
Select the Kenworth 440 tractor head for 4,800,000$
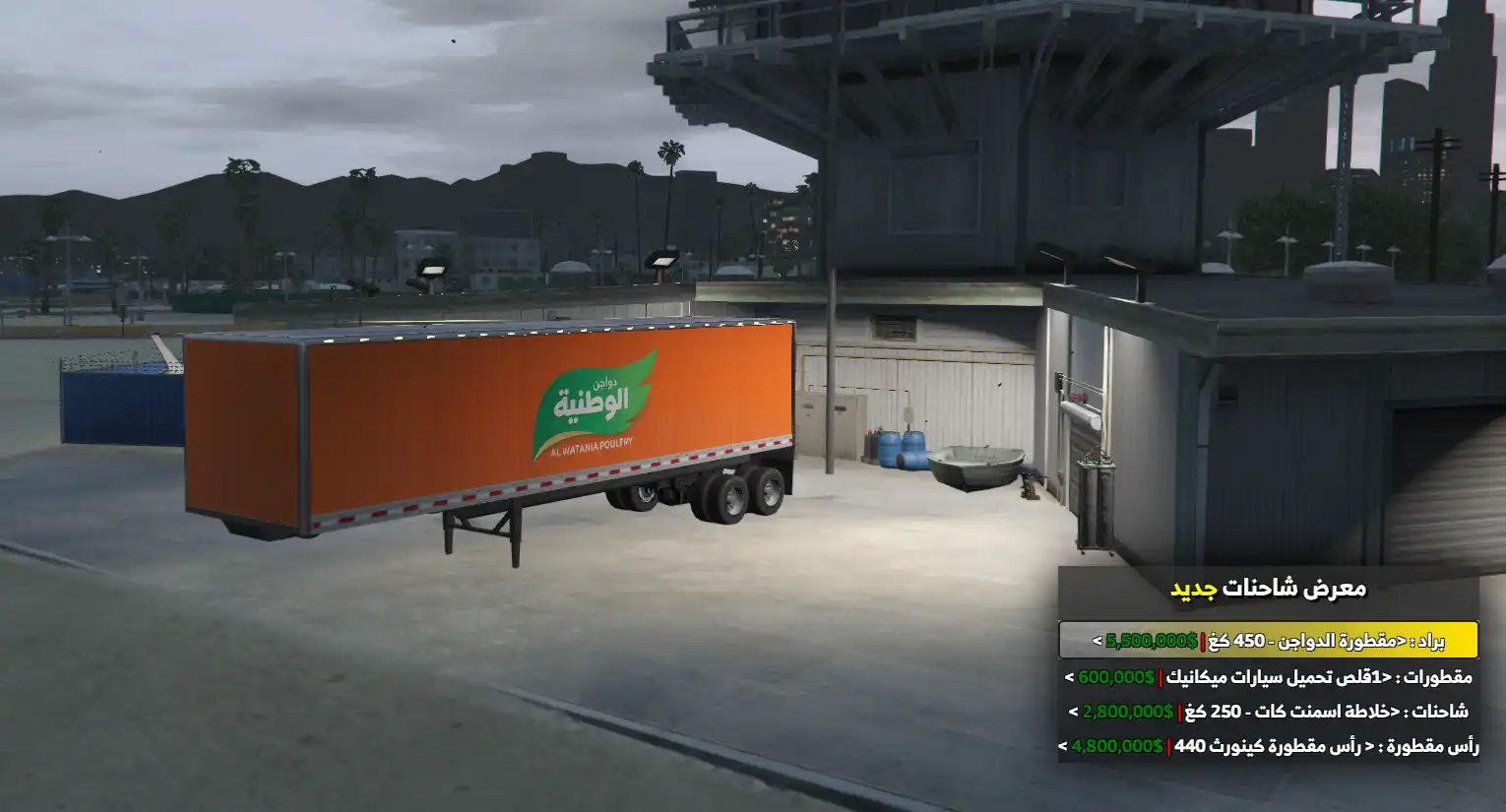tap(1268, 746)
